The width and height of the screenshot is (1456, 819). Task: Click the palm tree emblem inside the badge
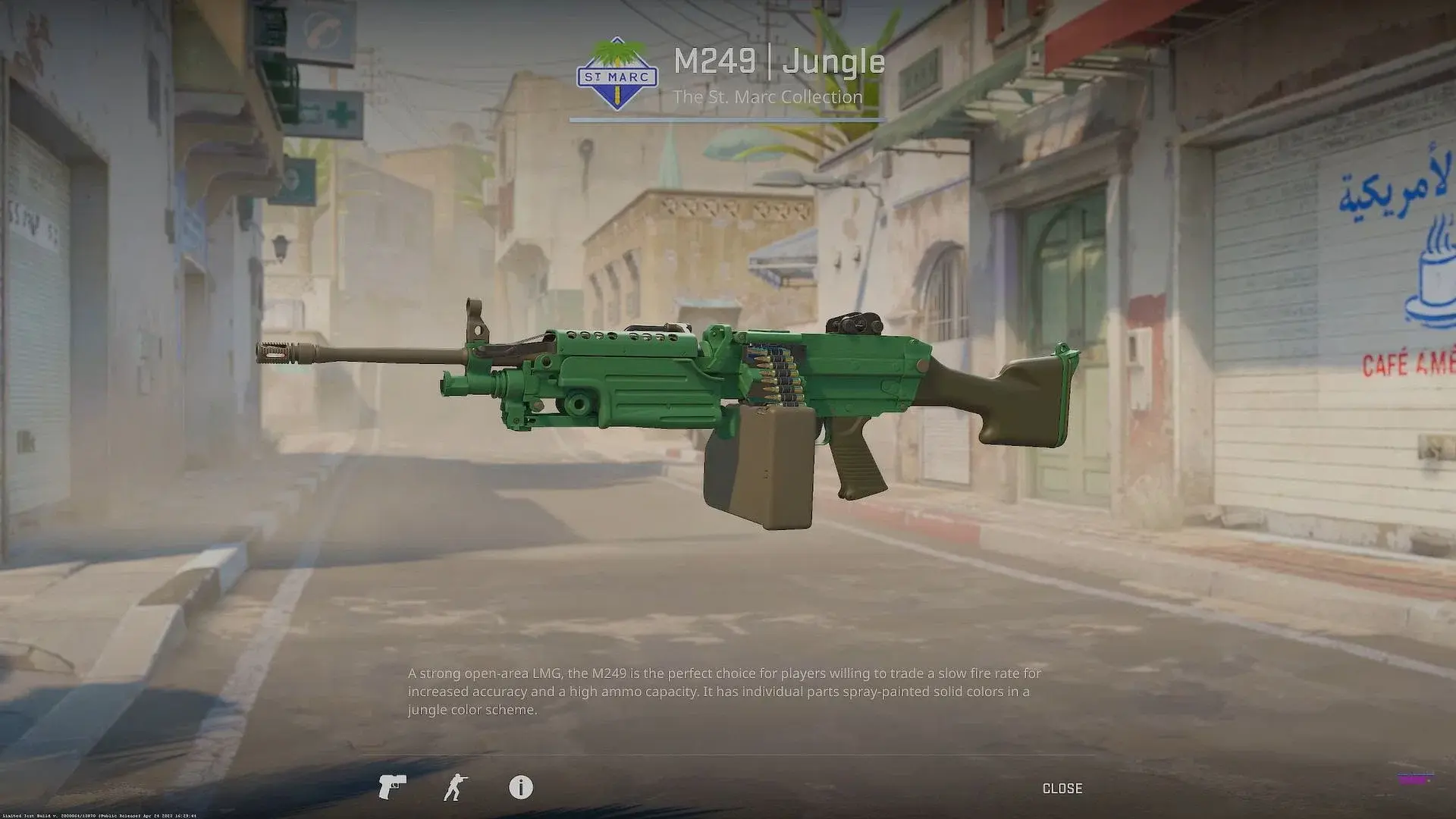617,55
